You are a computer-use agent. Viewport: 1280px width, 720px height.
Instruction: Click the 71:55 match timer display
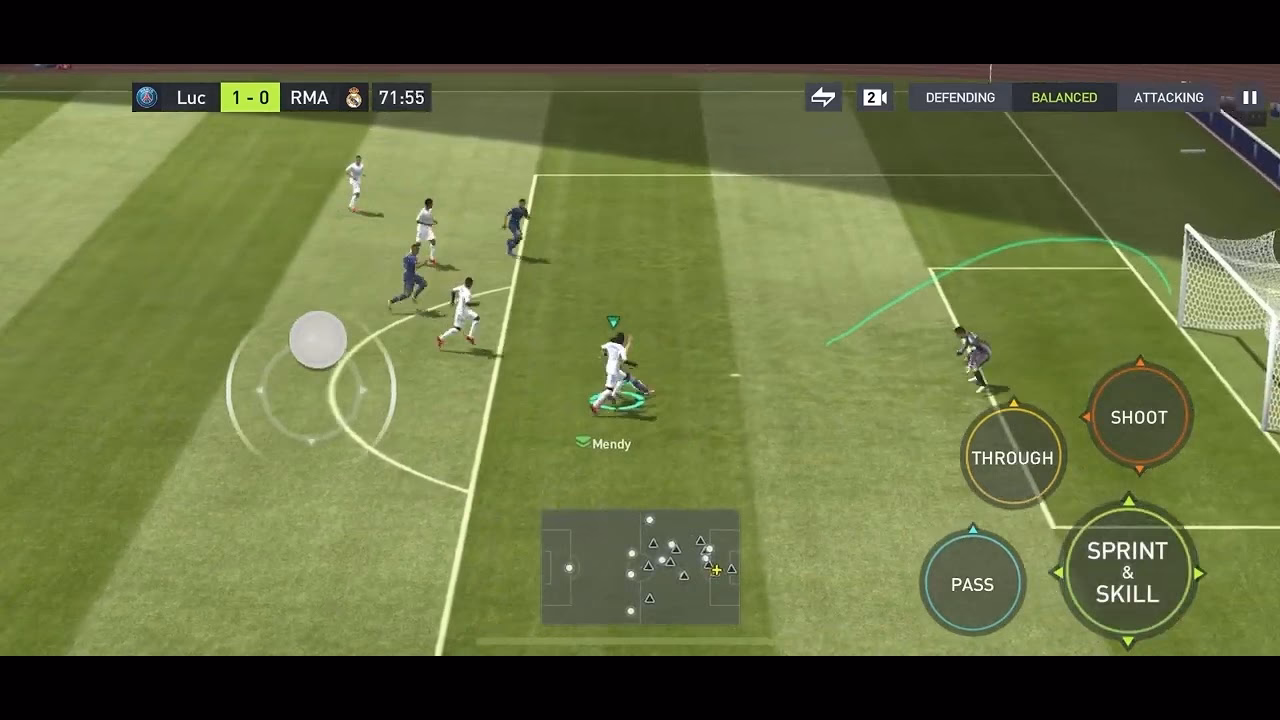pyautogui.click(x=401, y=97)
